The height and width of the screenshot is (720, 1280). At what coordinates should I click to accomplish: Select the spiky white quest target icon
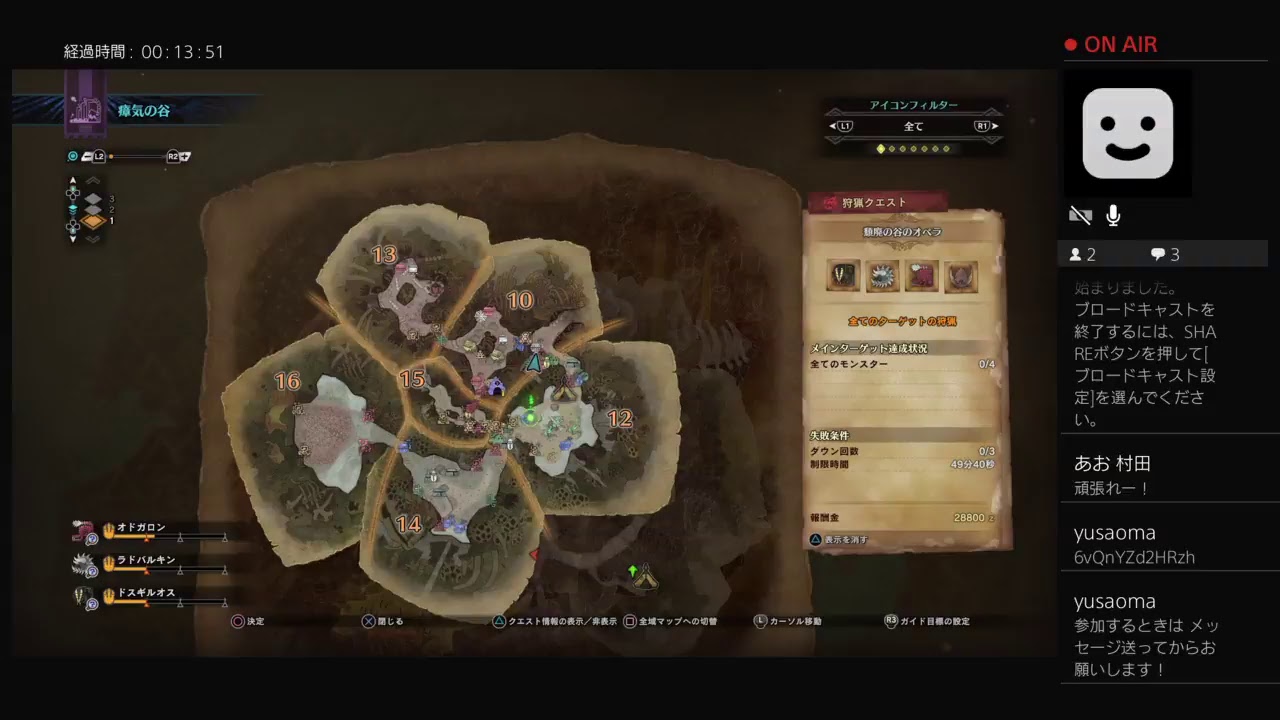tap(882, 276)
